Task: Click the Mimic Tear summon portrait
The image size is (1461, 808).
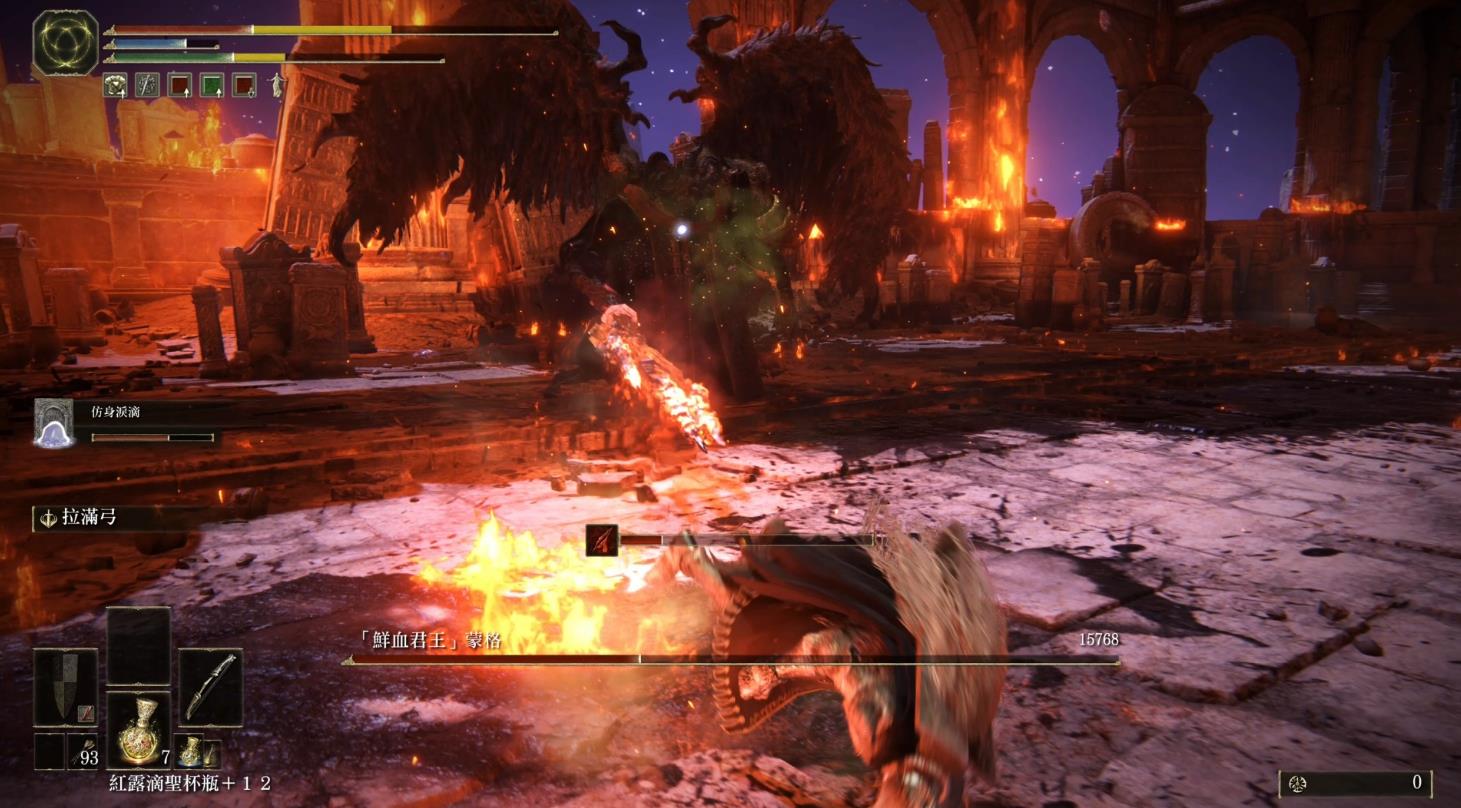Action: coord(54,422)
